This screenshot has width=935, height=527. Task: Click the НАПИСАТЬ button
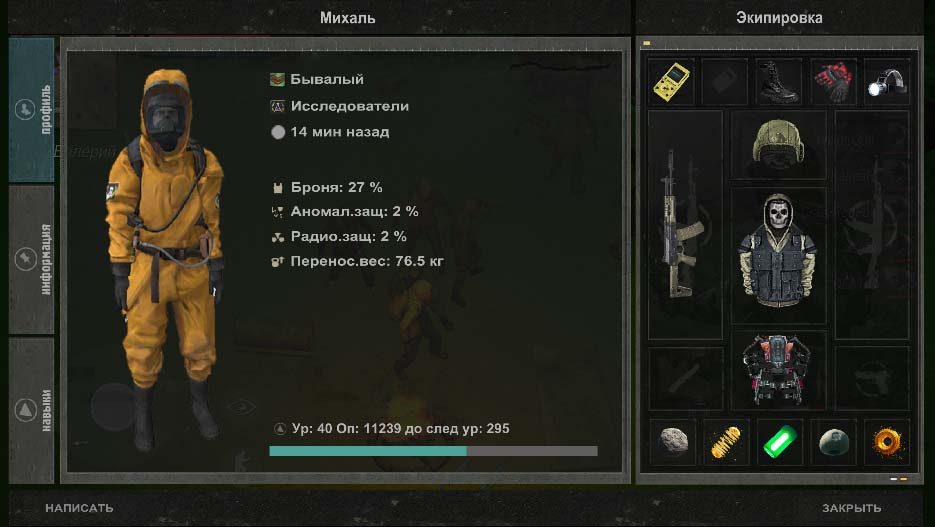pos(79,508)
